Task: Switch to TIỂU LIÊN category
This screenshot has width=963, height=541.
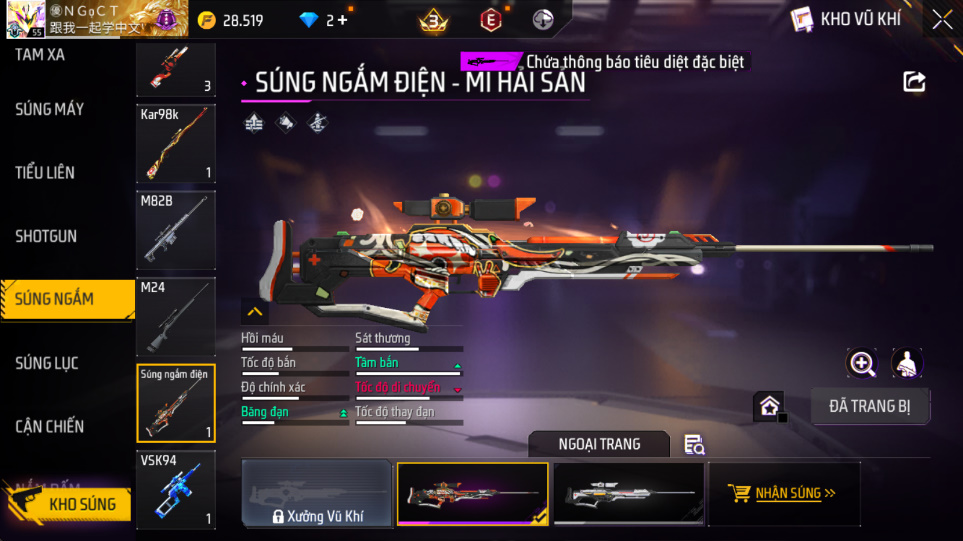Action: coord(45,173)
